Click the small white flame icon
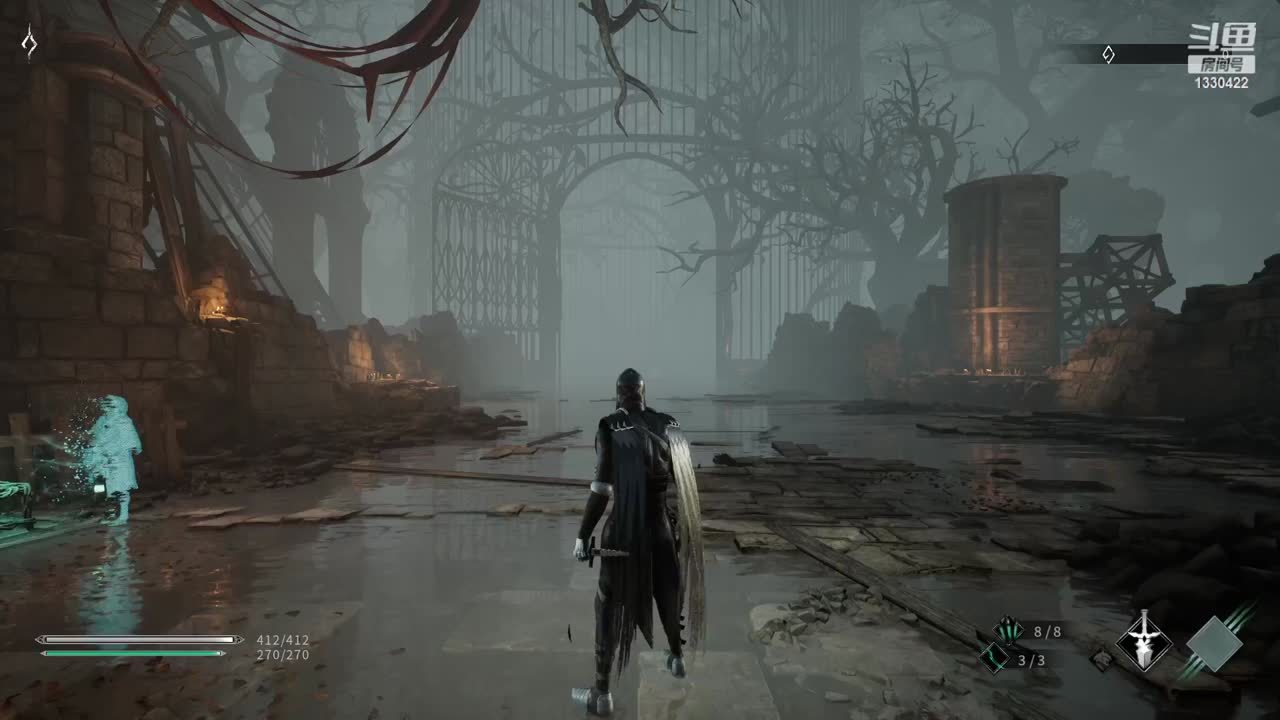Screen dimensions: 1280x720 point(30,43)
